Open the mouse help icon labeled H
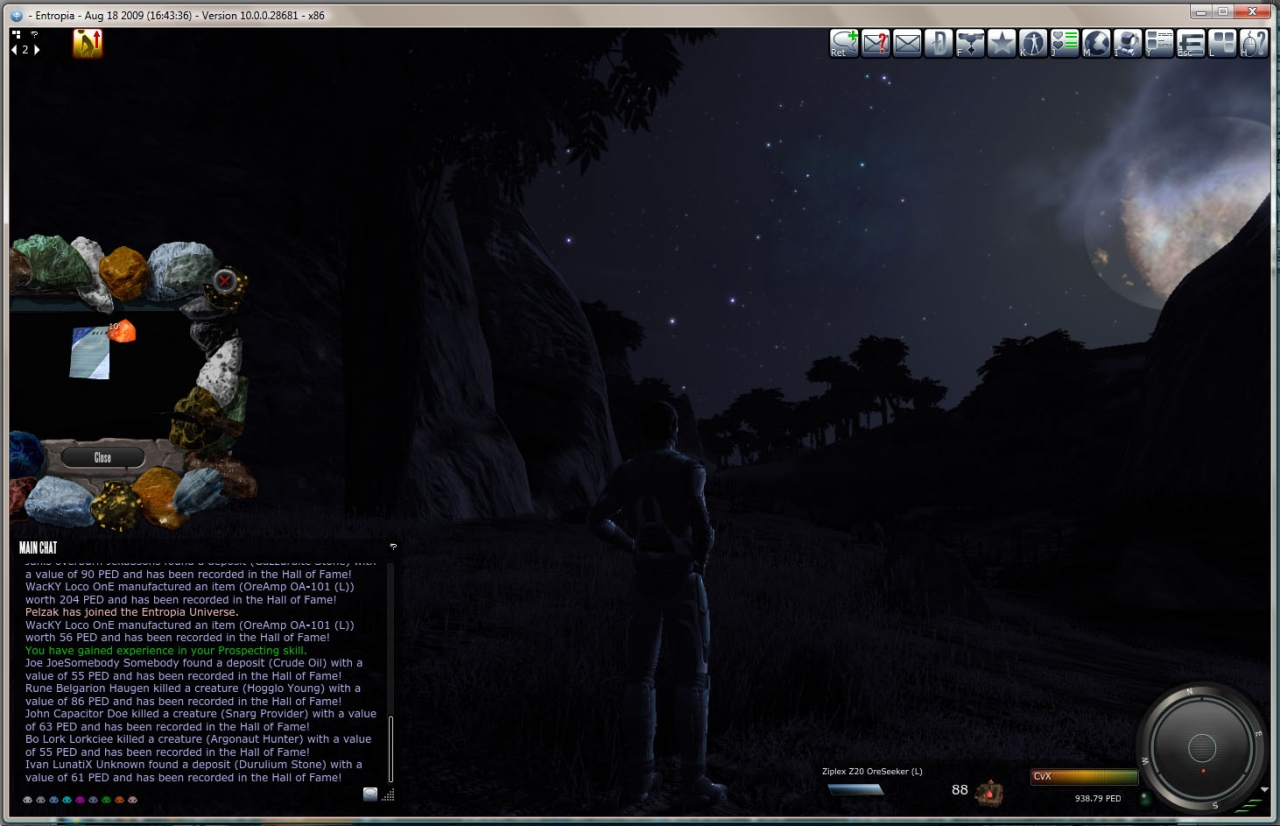Screen dimensions: 1280x826 click(x=1253, y=43)
